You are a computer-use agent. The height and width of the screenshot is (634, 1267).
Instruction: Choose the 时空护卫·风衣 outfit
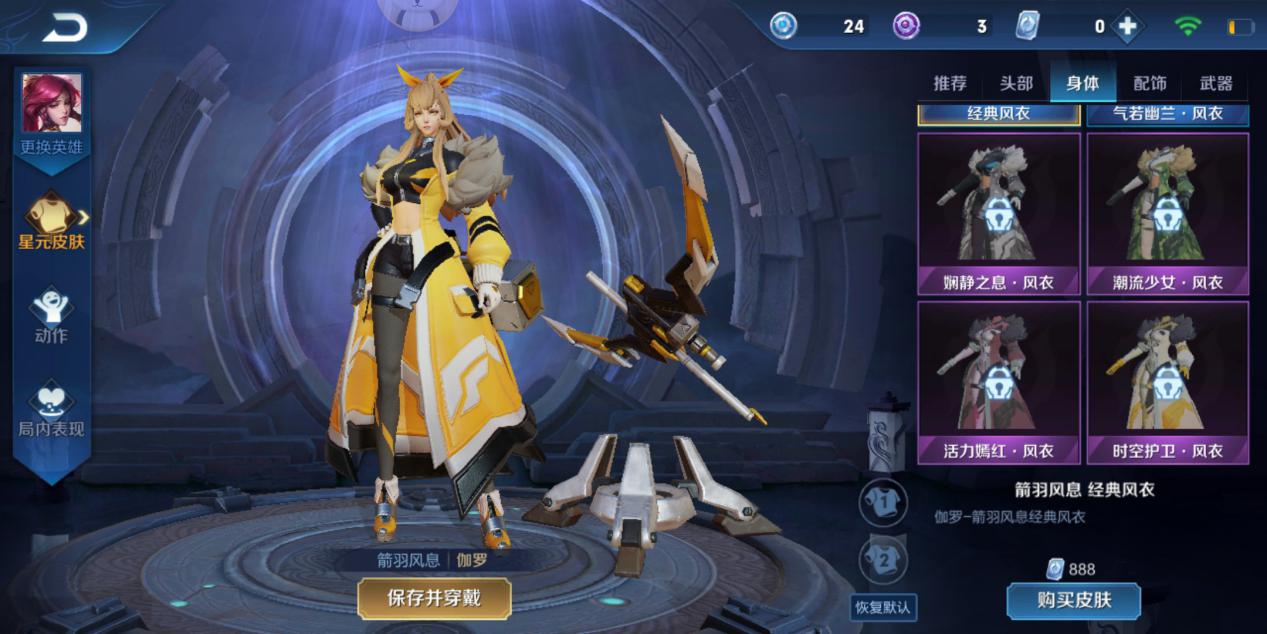point(1168,382)
